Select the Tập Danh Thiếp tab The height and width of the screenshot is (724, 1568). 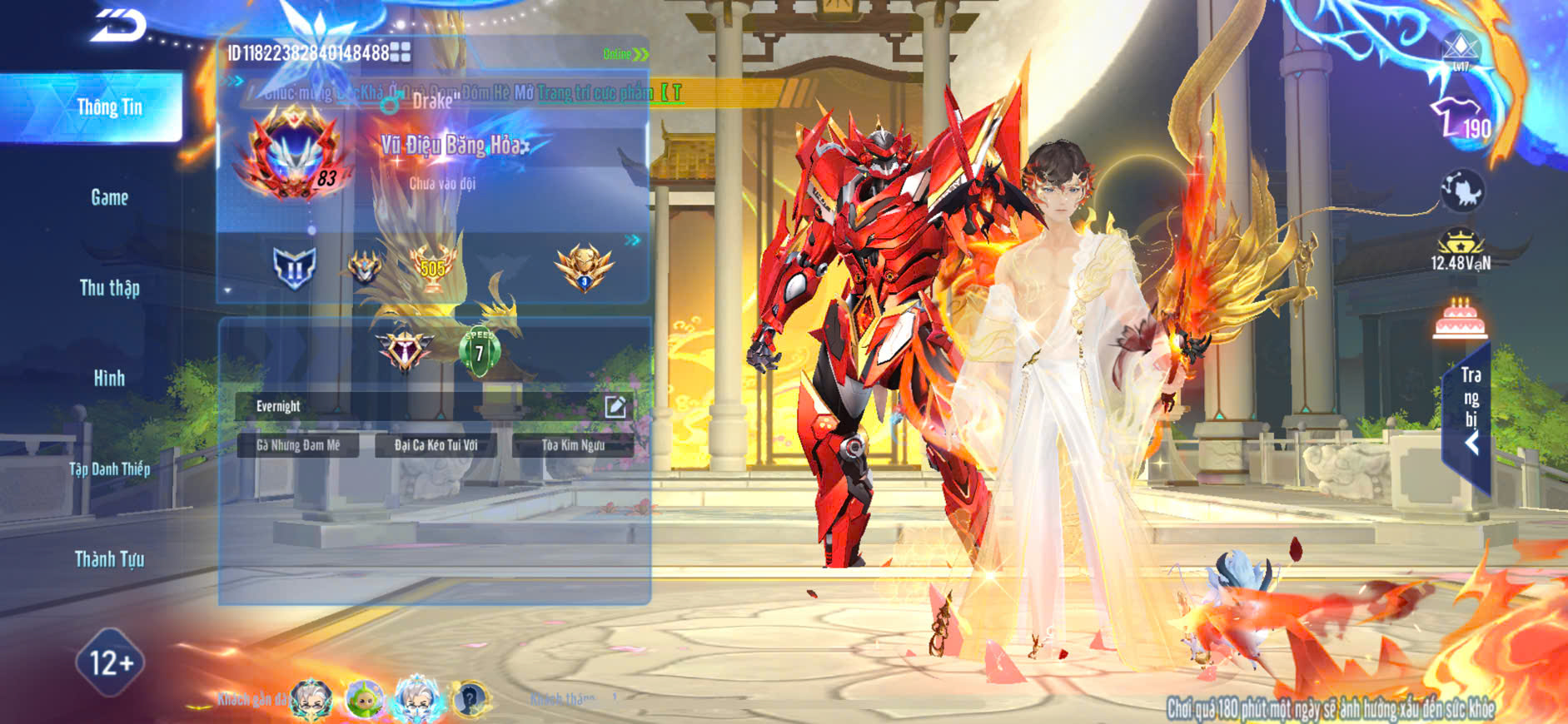point(109,469)
